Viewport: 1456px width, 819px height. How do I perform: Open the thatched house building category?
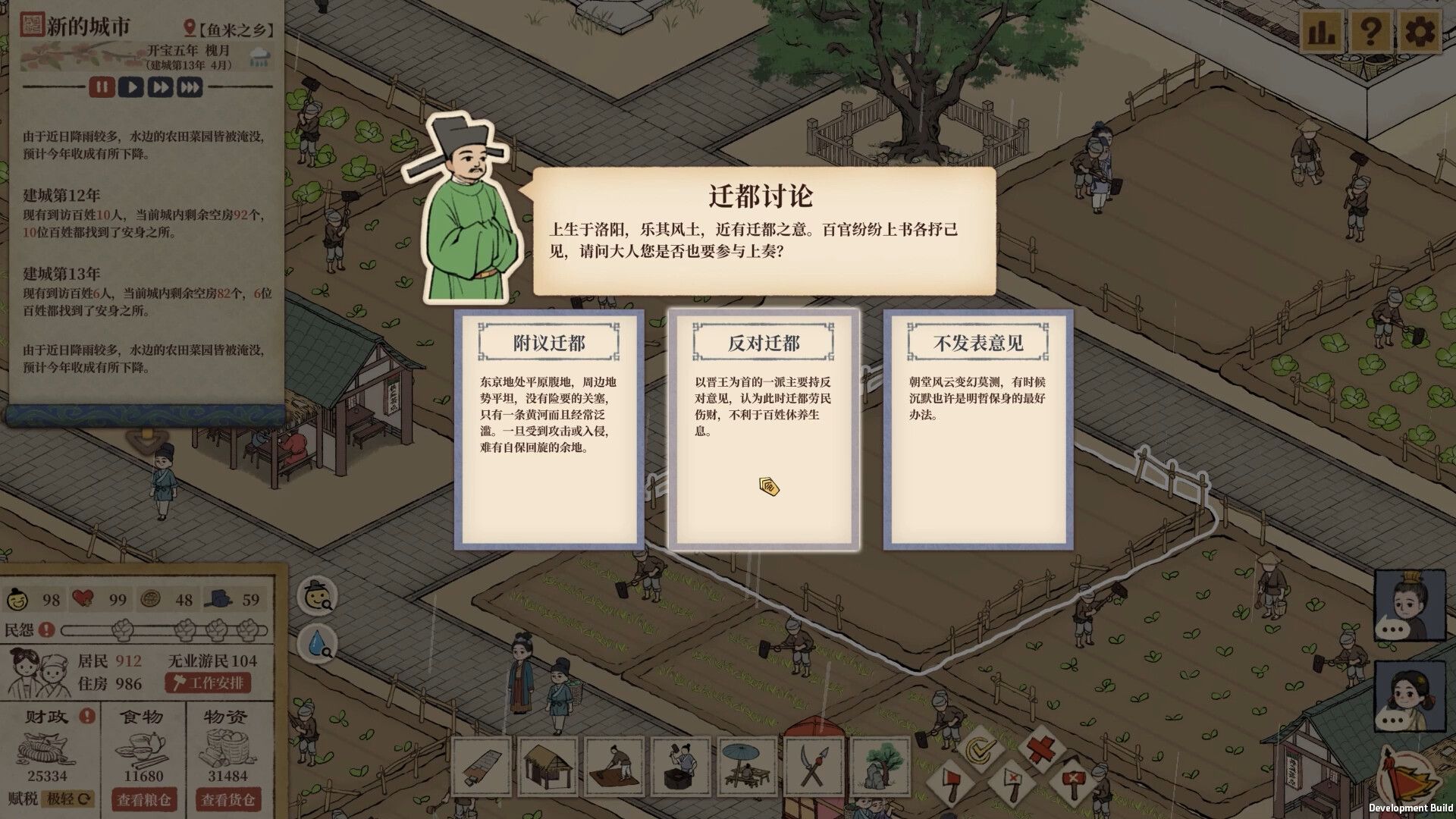[x=548, y=767]
